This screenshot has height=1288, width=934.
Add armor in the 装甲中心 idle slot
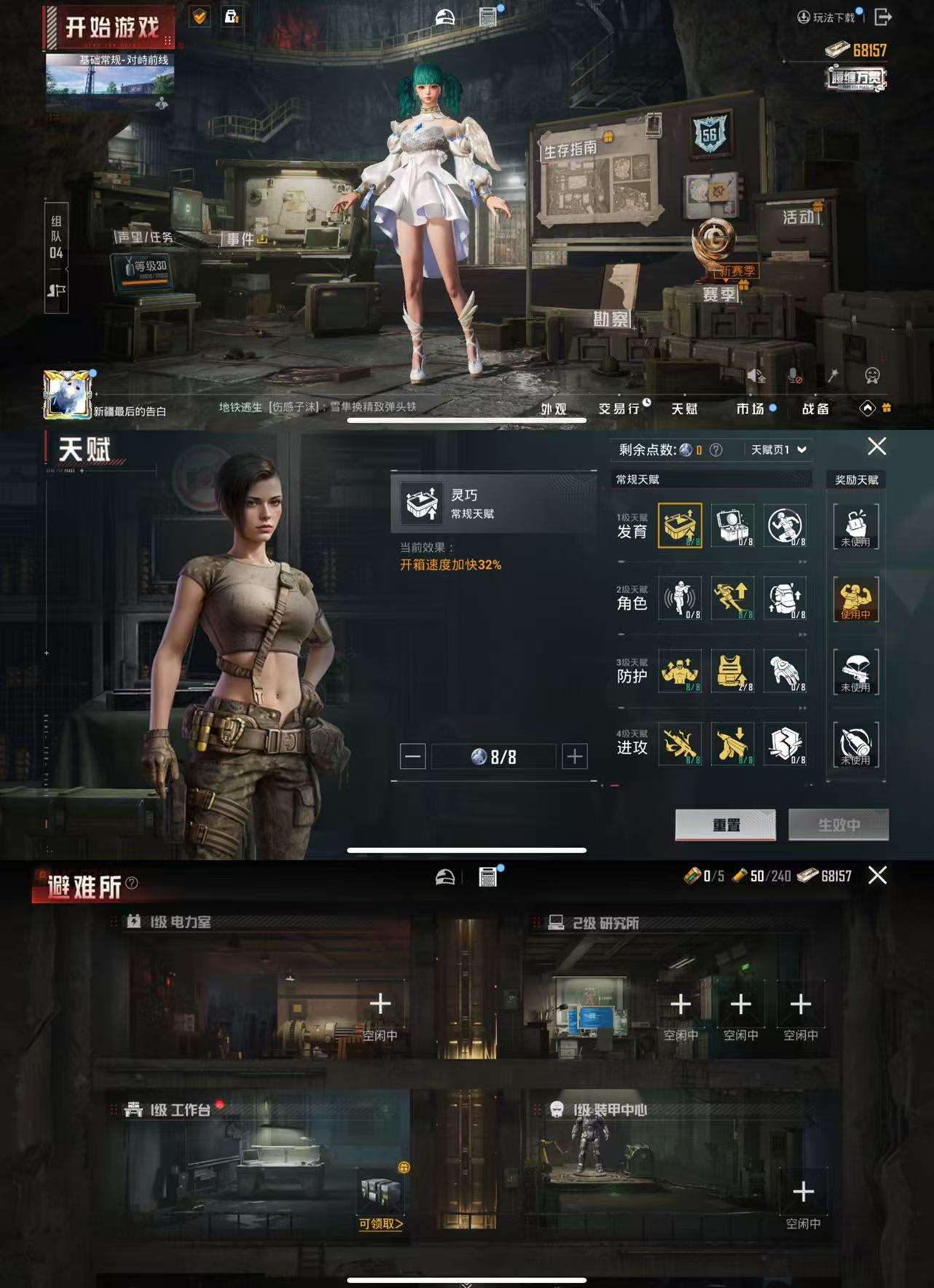803,1193
